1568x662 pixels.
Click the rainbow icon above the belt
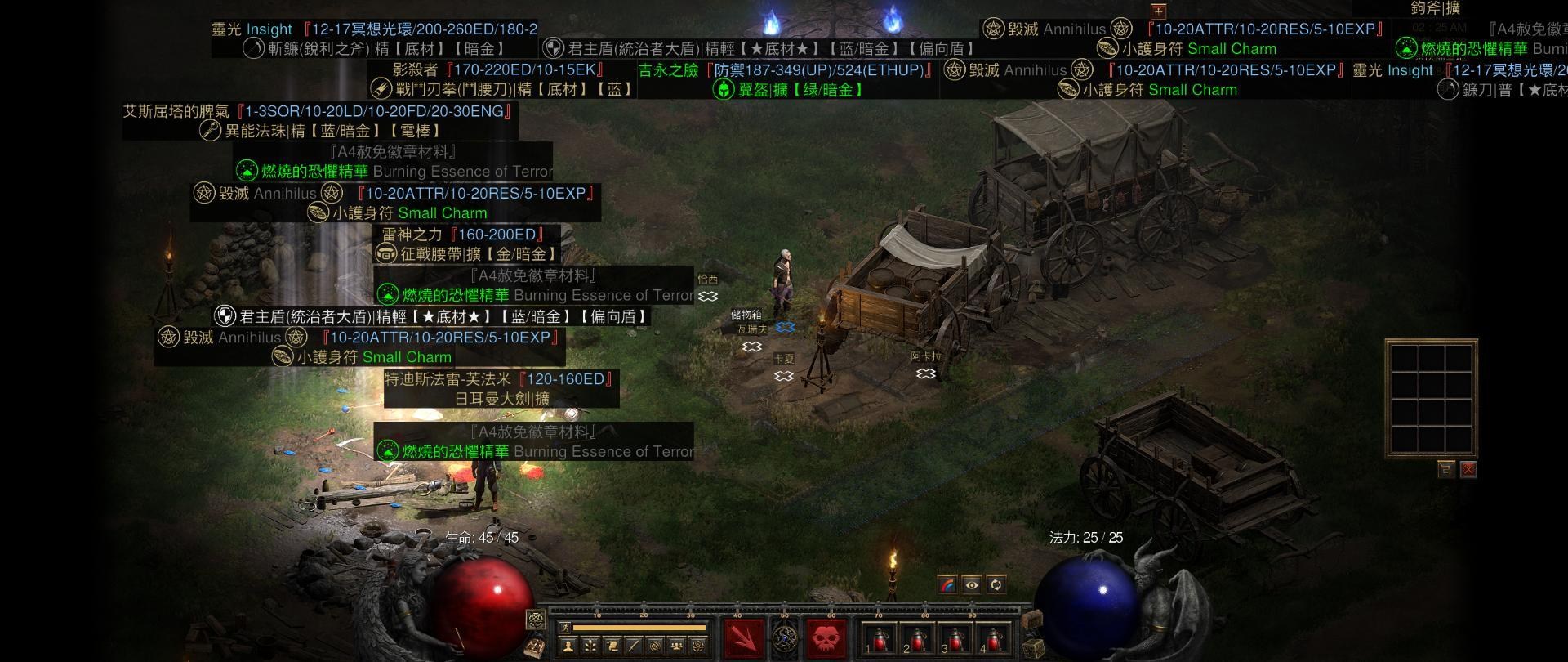(x=948, y=584)
